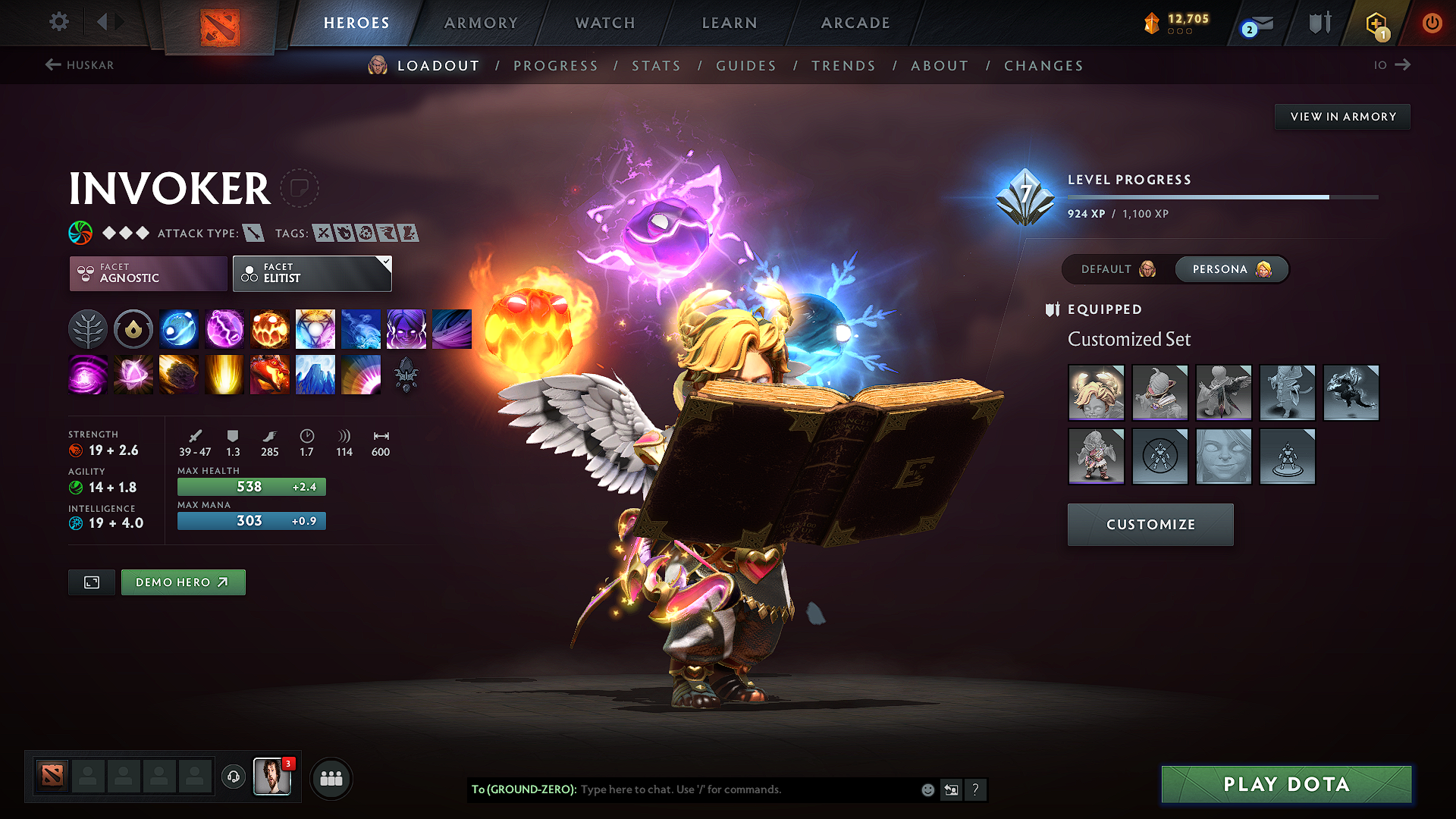
Task: Switch to the STATS tab
Action: point(657,66)
